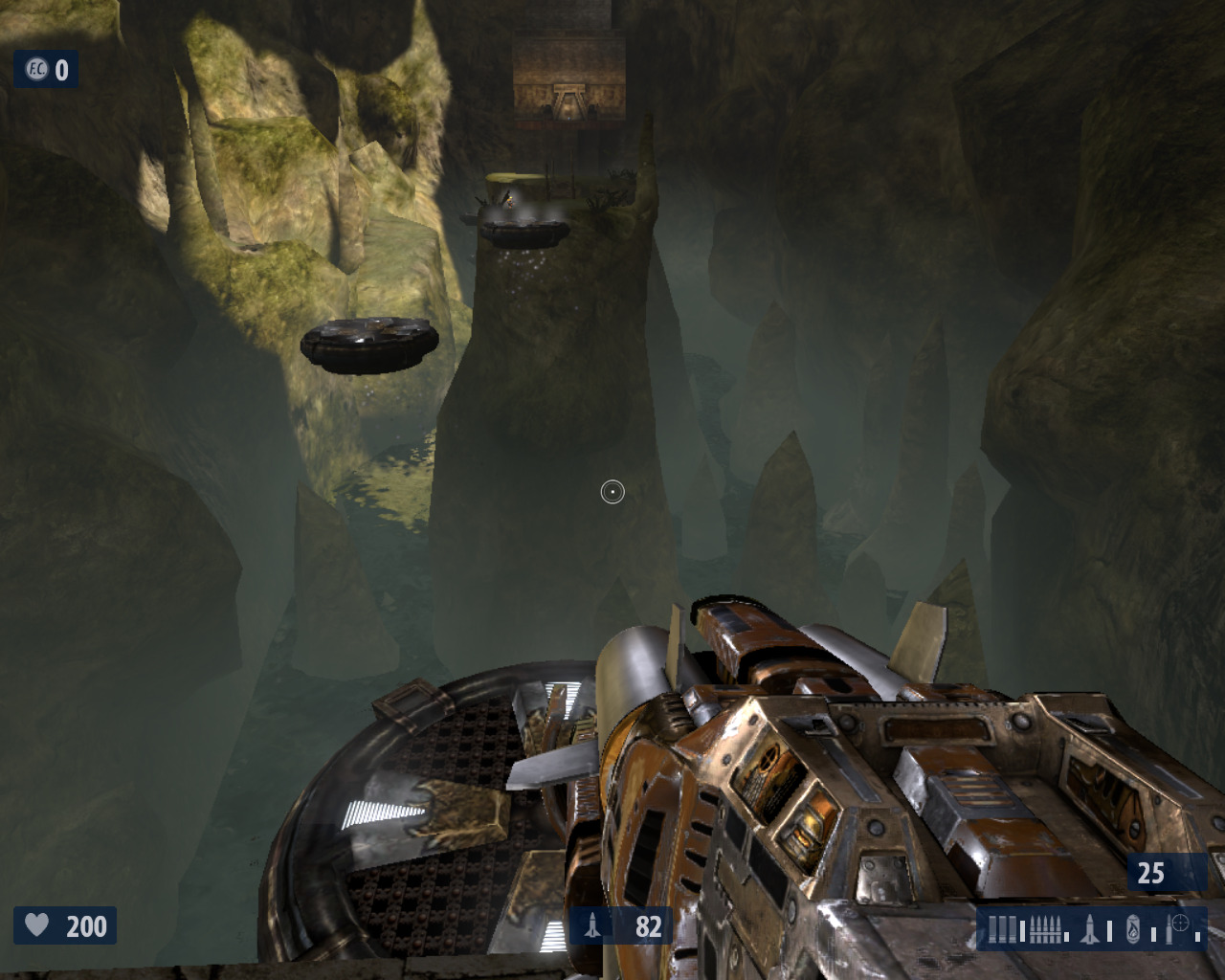
Task: Select the shotgun shells ammo icon
Action: coord(1003,928)
